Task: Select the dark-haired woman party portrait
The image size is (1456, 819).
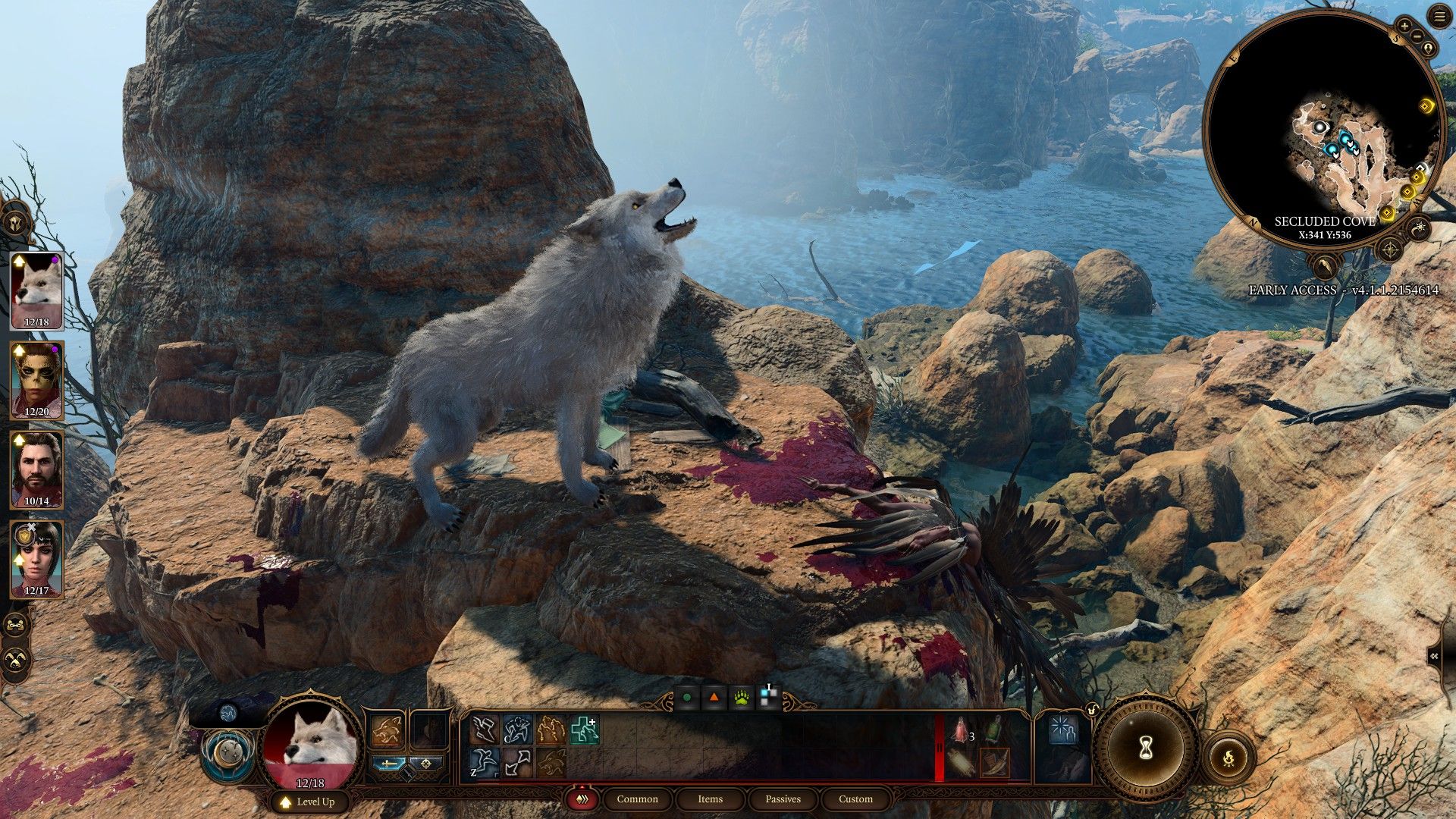Action: (x=36, y=559)
